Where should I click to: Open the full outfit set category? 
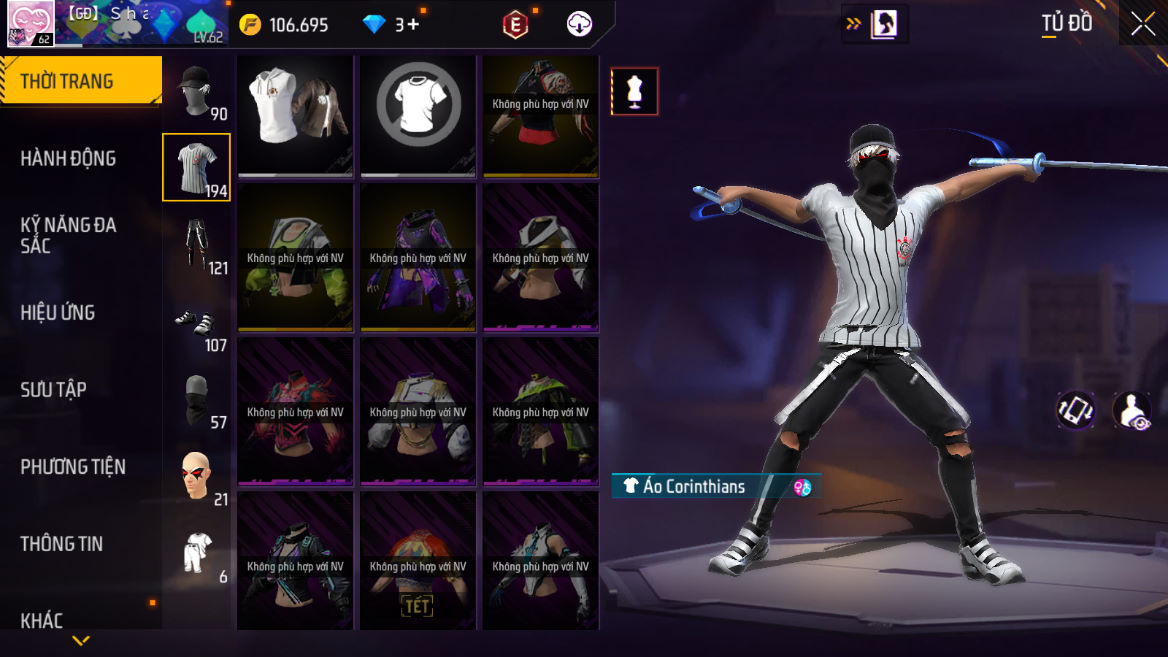(196, 553)
